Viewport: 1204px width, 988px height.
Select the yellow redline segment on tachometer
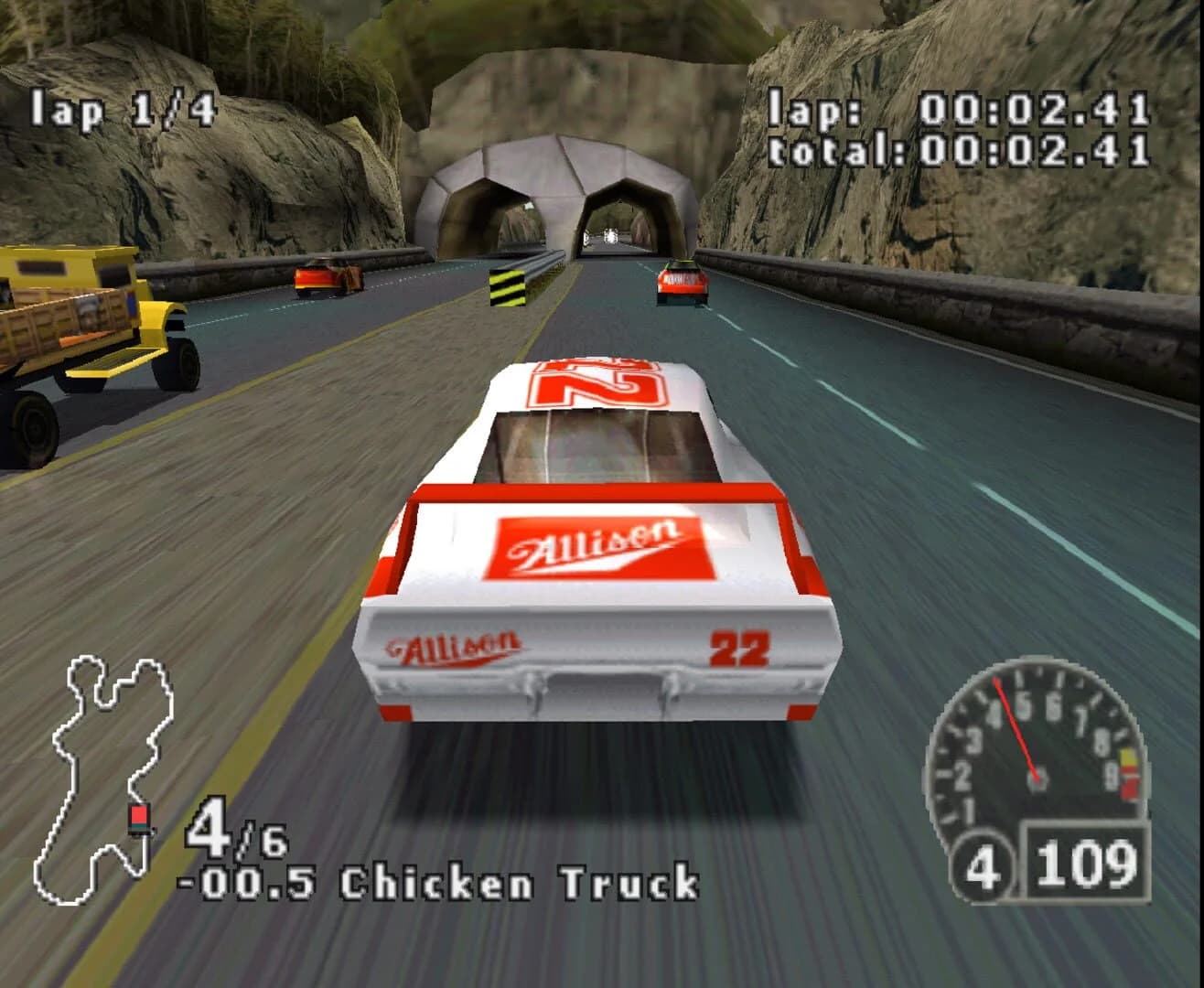tap(1127, 757)
